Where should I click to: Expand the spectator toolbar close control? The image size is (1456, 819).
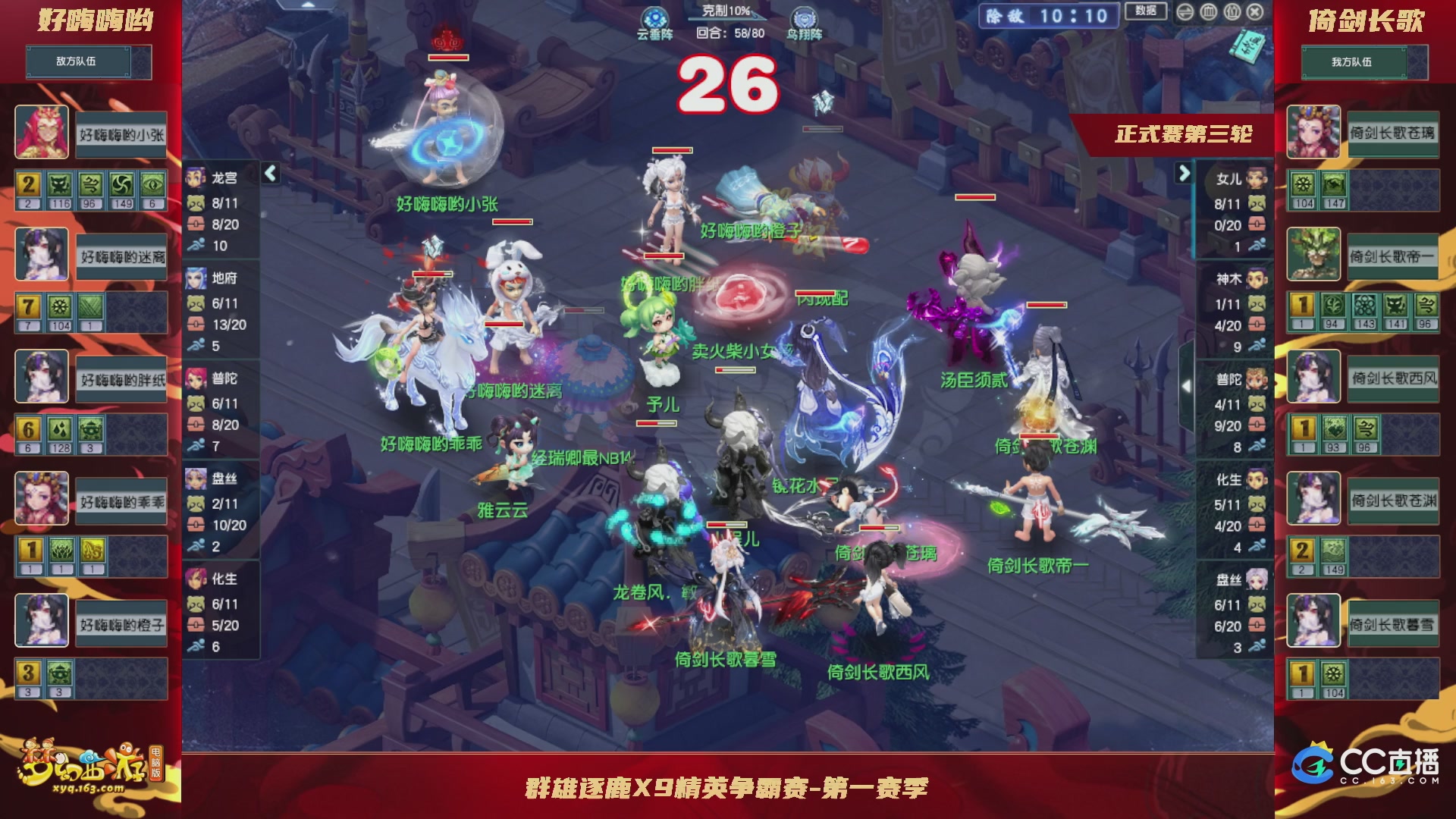coord(1254,11)
